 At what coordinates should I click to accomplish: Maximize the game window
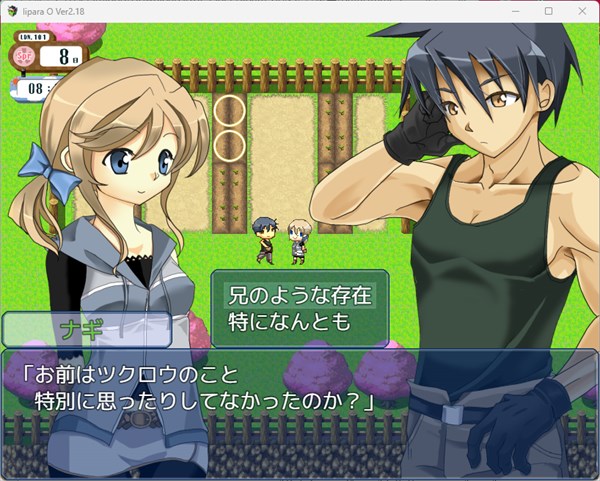(x=548, y=11)
